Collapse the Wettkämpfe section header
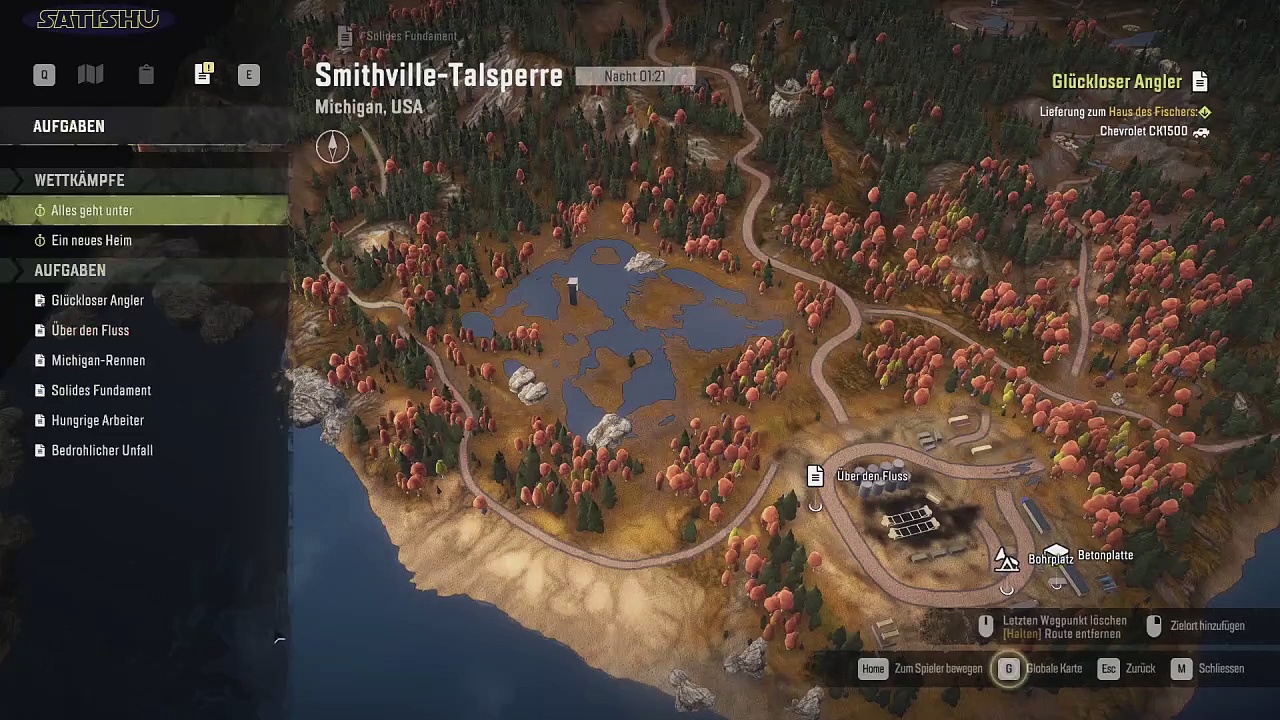 tap(80, 181)
